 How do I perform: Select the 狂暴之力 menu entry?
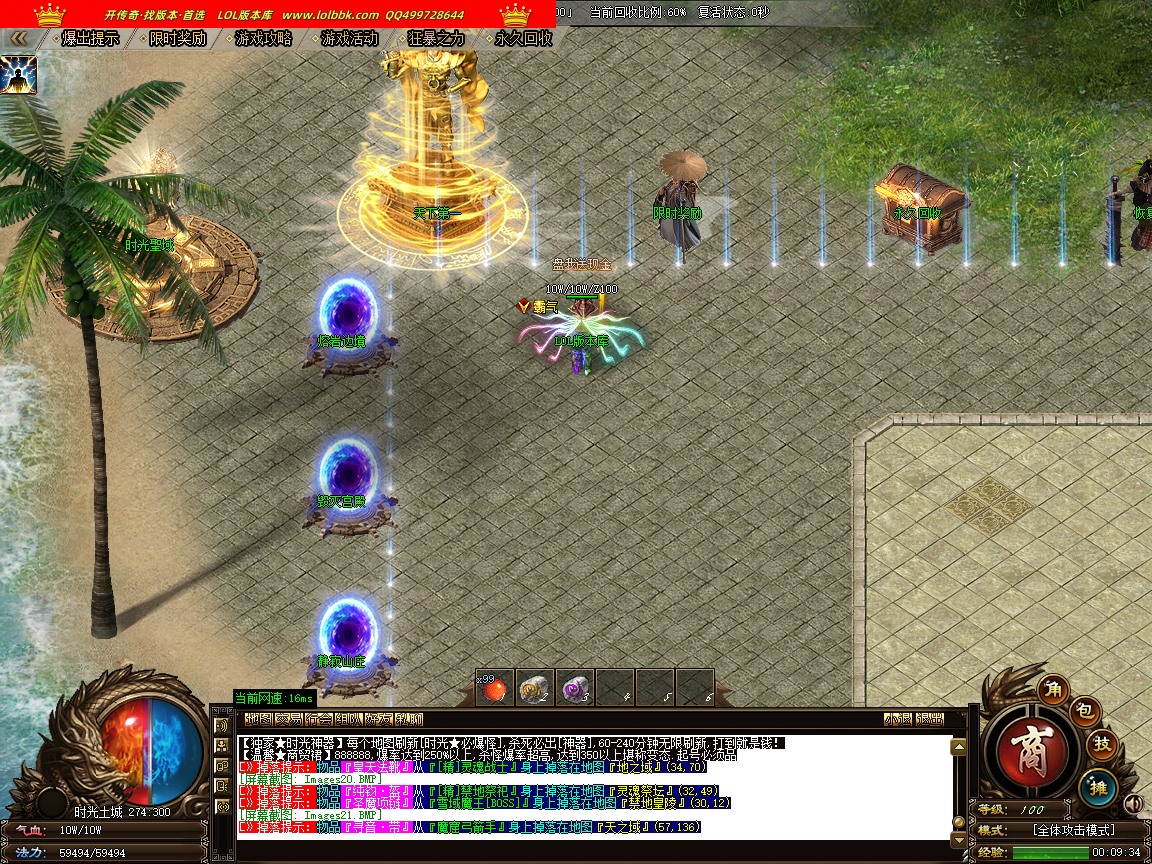[x=437, y=39]
